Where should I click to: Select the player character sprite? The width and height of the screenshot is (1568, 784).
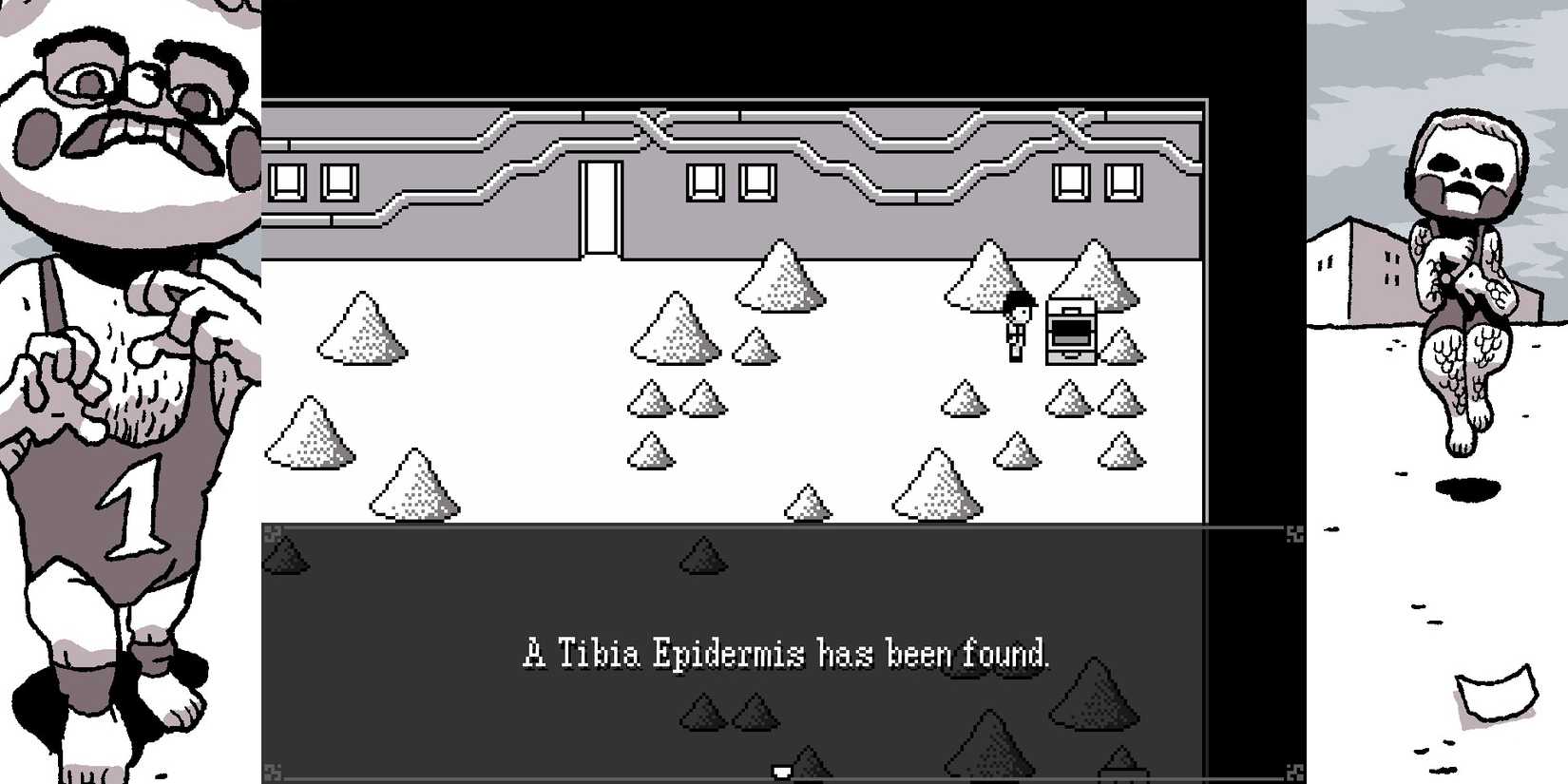pos(1015,328)
